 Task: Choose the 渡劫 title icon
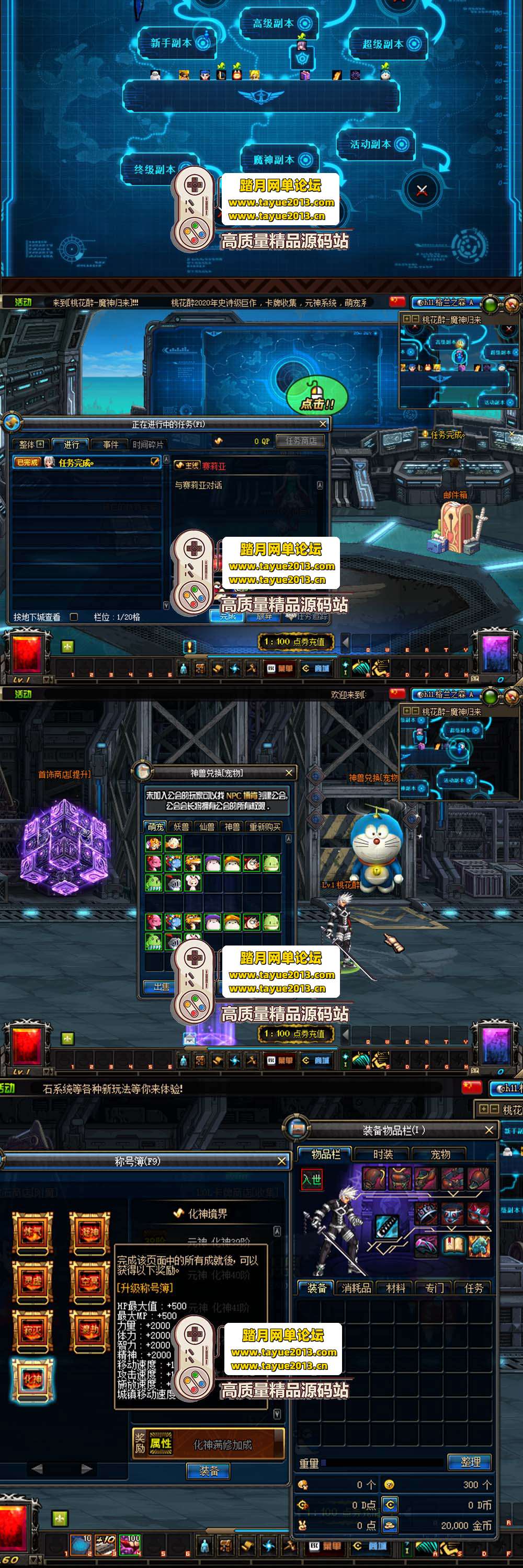89,1330
